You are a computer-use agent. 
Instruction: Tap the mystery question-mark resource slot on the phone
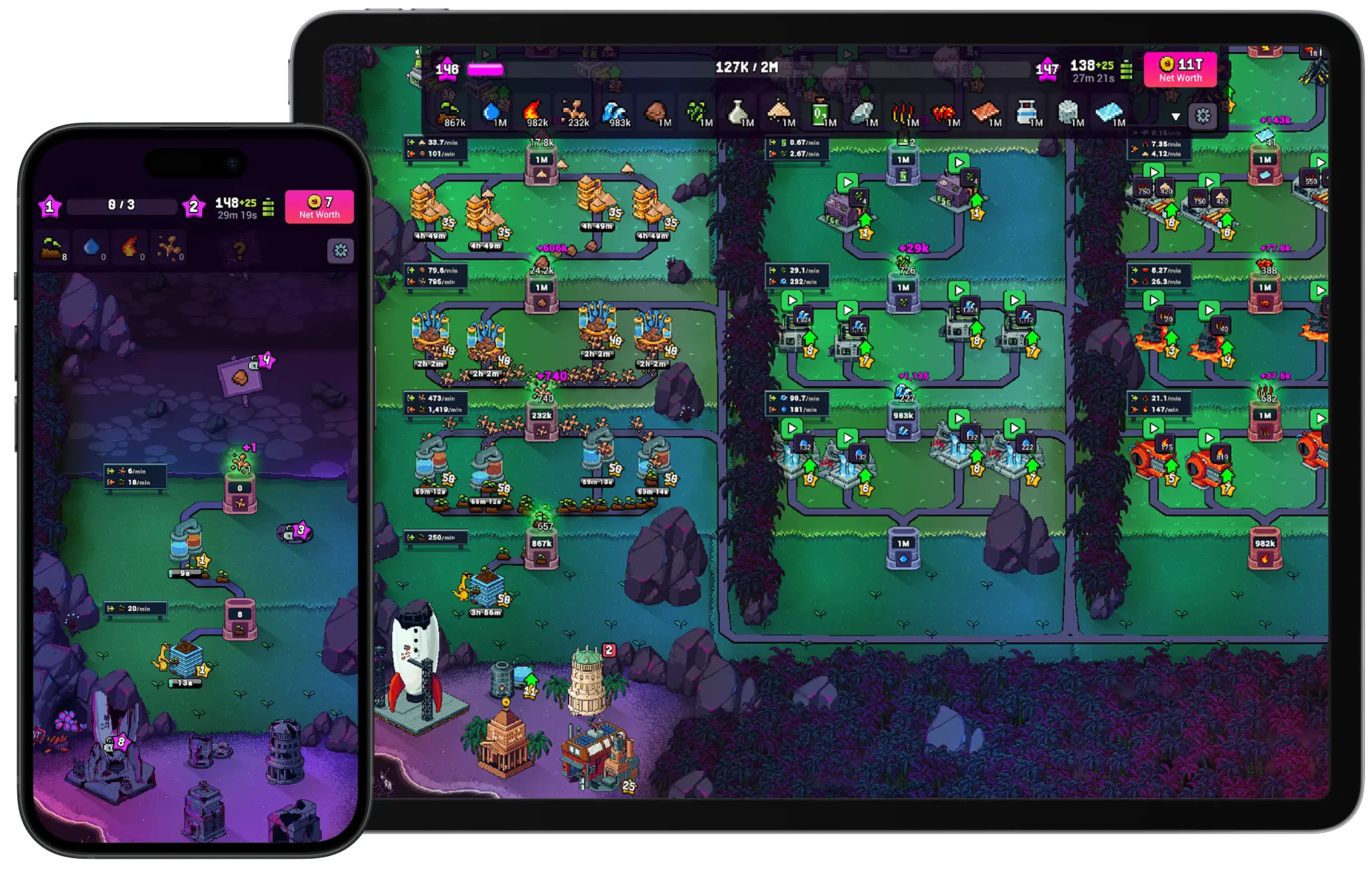point(238,247)
